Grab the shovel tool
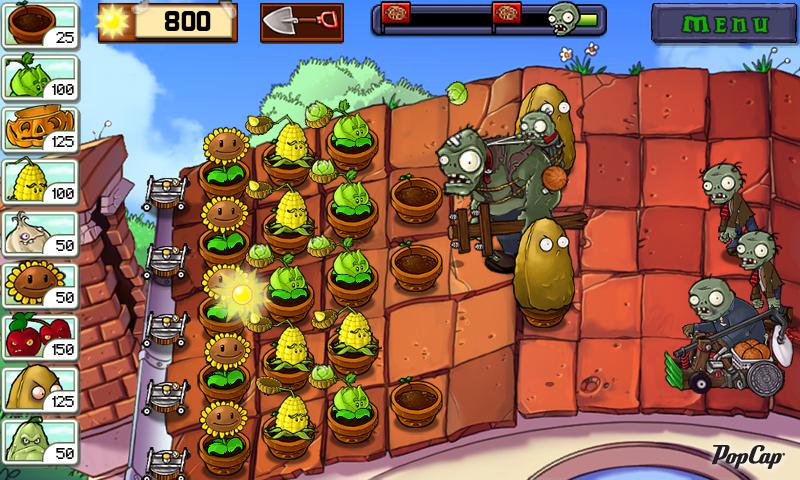 pyautogui.click(x=301, y=21)
